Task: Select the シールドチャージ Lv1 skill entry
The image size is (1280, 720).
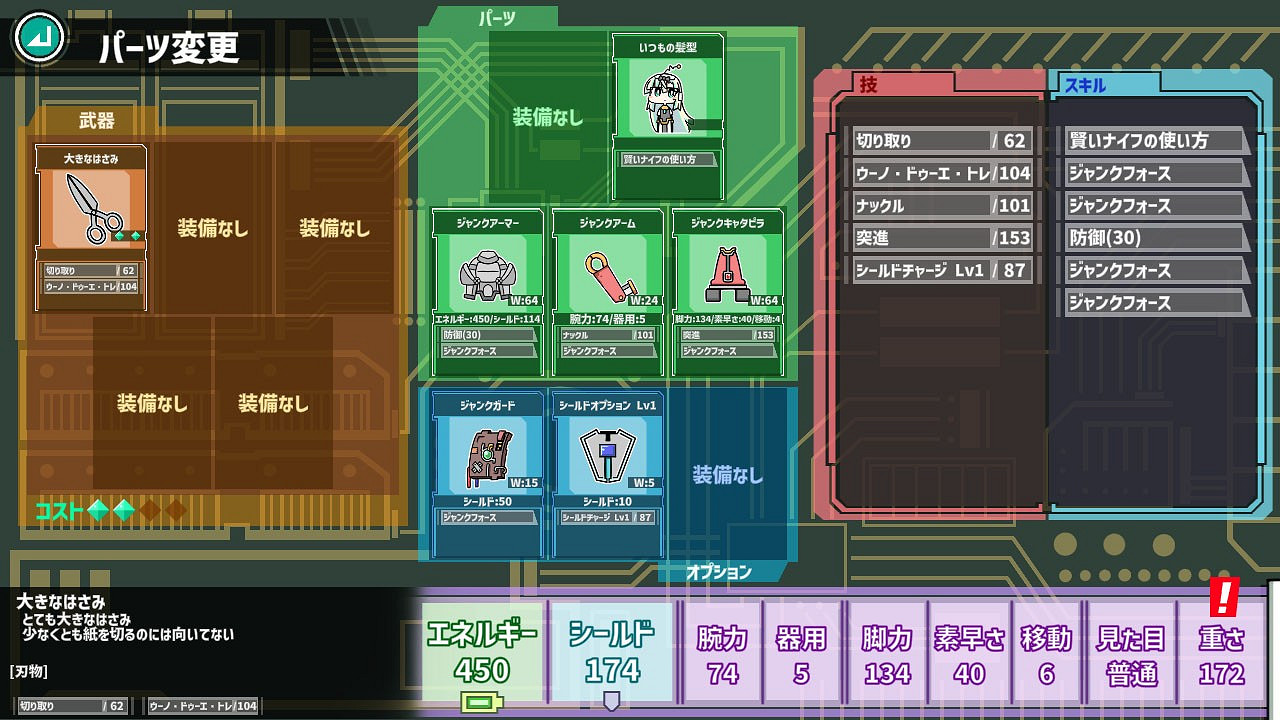Action: (x=940, y=270)
